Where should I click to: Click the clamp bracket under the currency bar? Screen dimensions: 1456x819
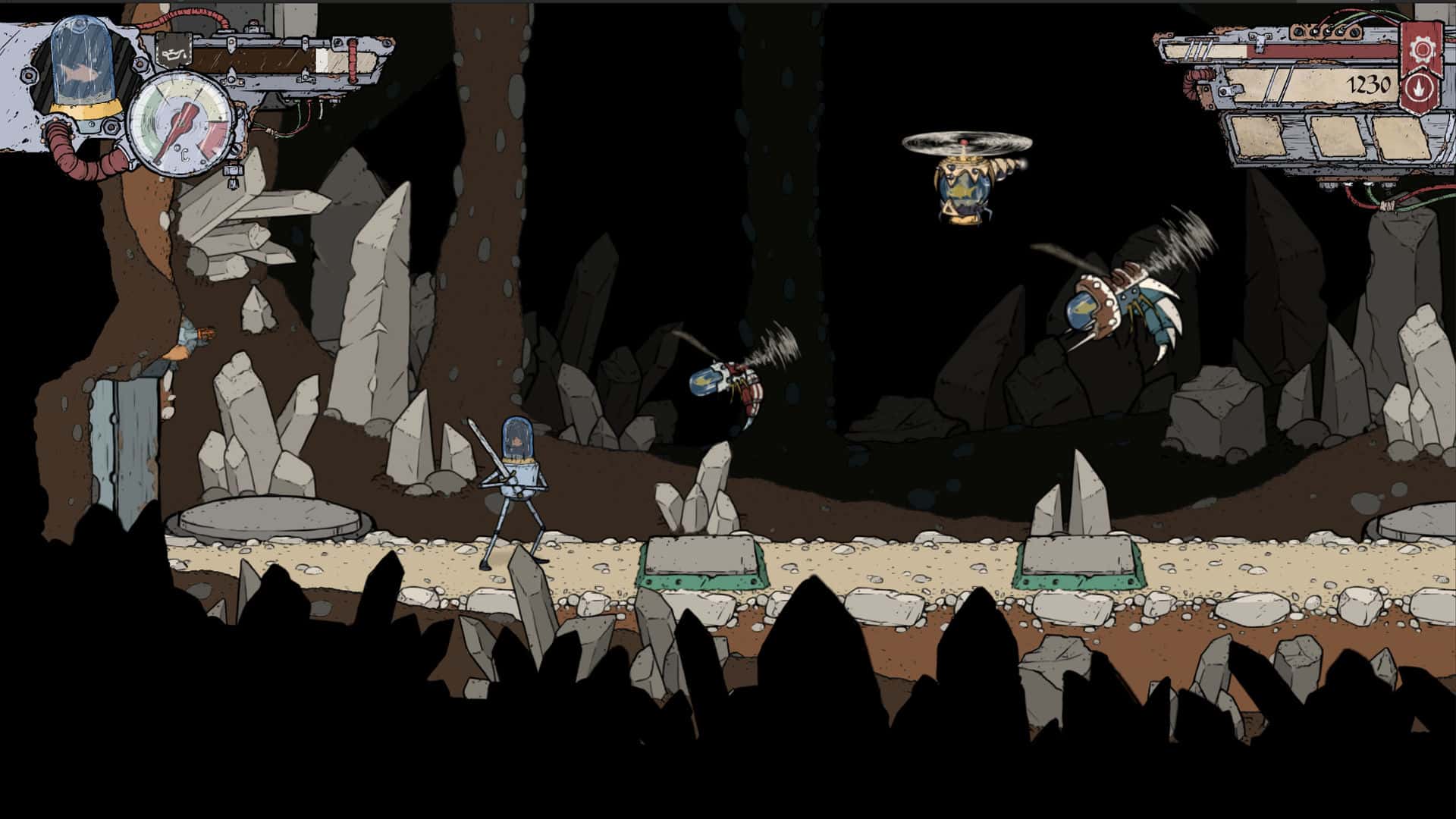[x=1230, y=90]
